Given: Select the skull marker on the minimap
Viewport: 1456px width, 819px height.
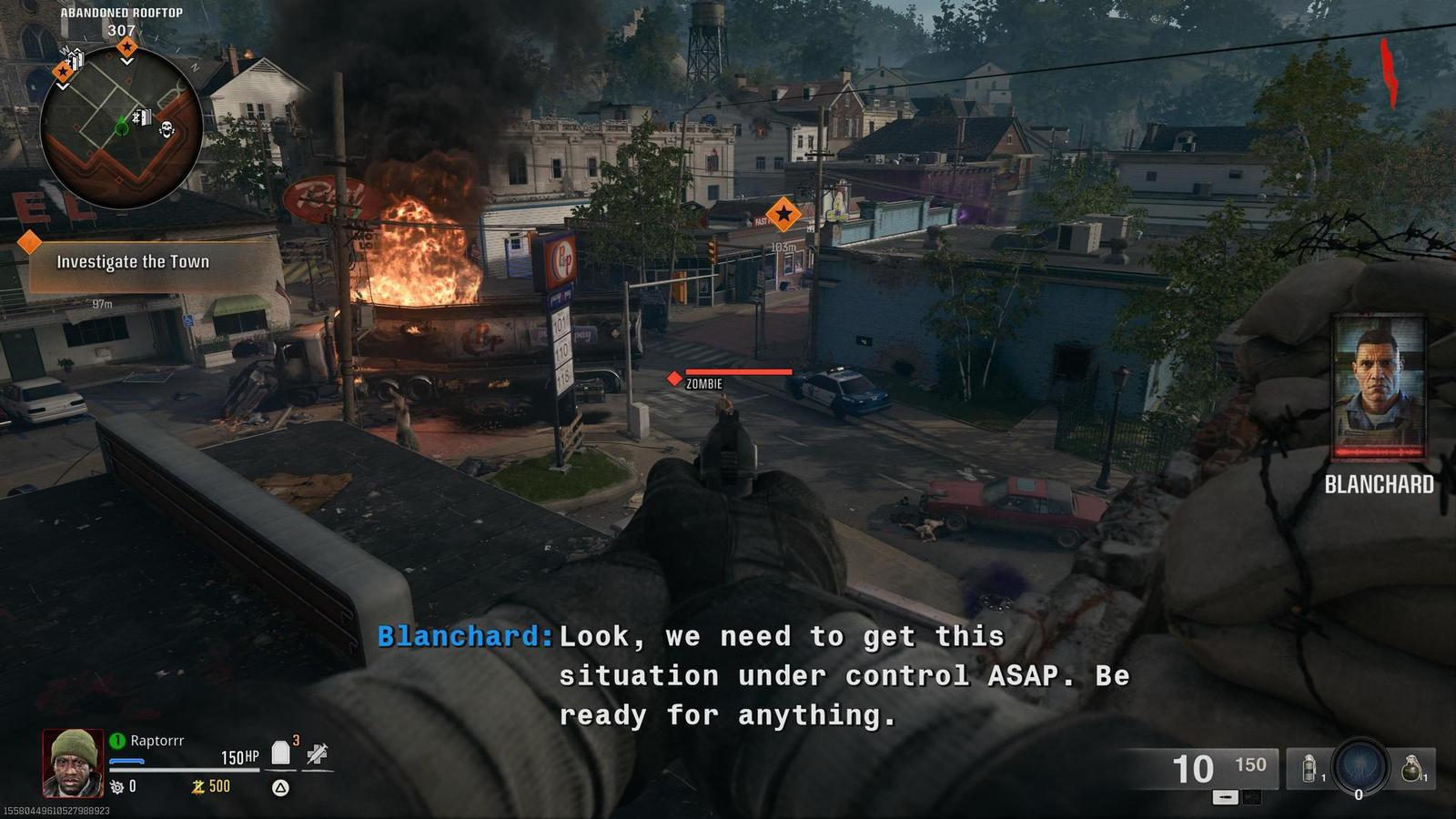Looking at the screenshot, I should 167,129.
